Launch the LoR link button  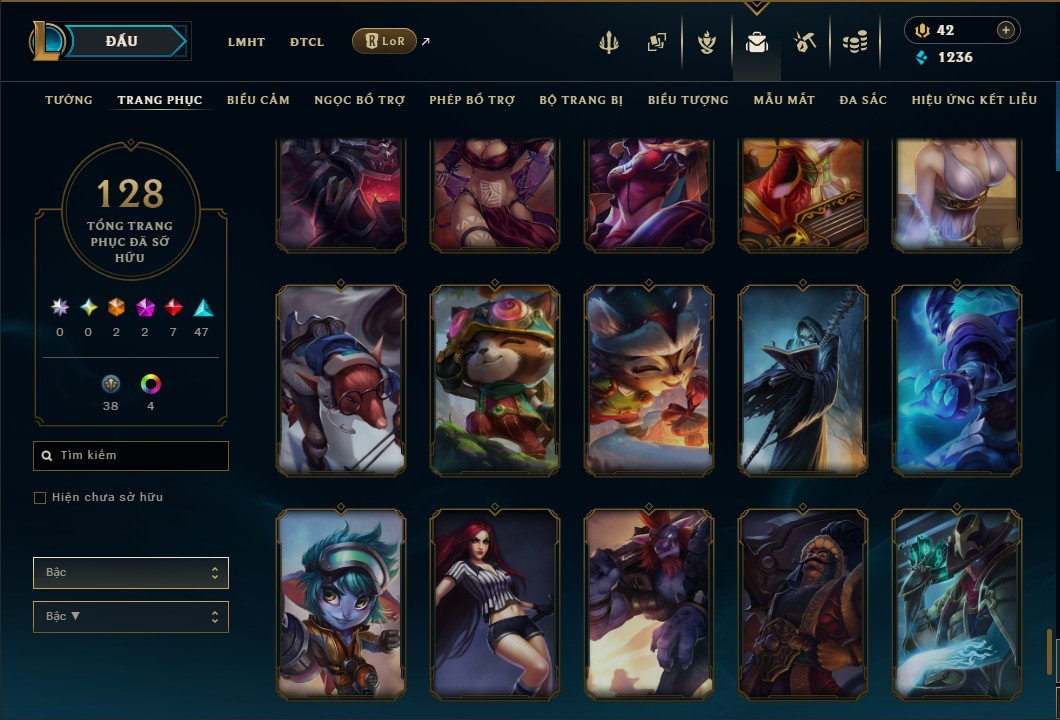pyautogui.click(x=384, y=41)
